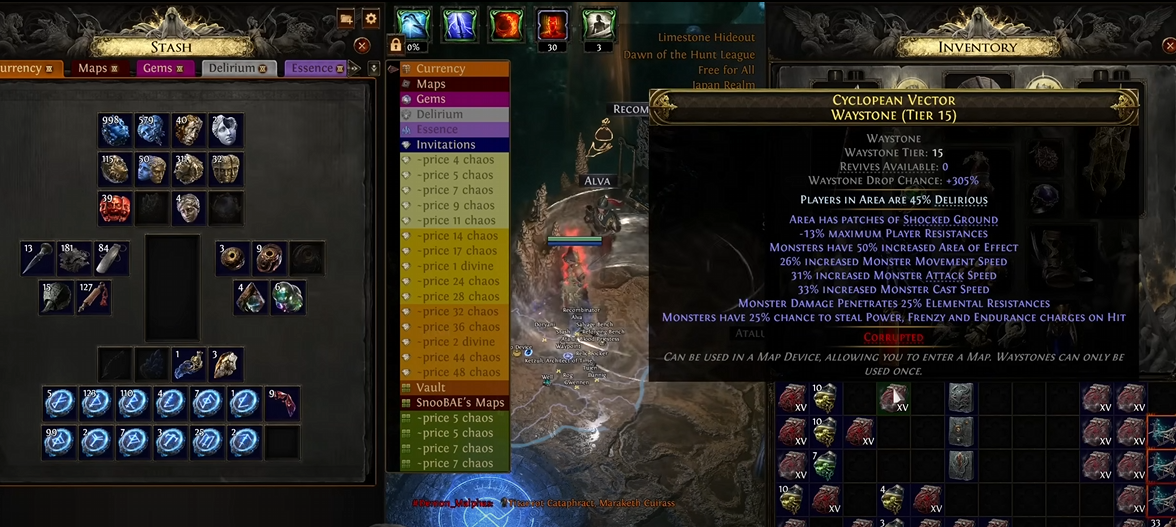Select the blue rune stack of 25
Viewport: 1176px width, 527px height.
pos(207,441)
